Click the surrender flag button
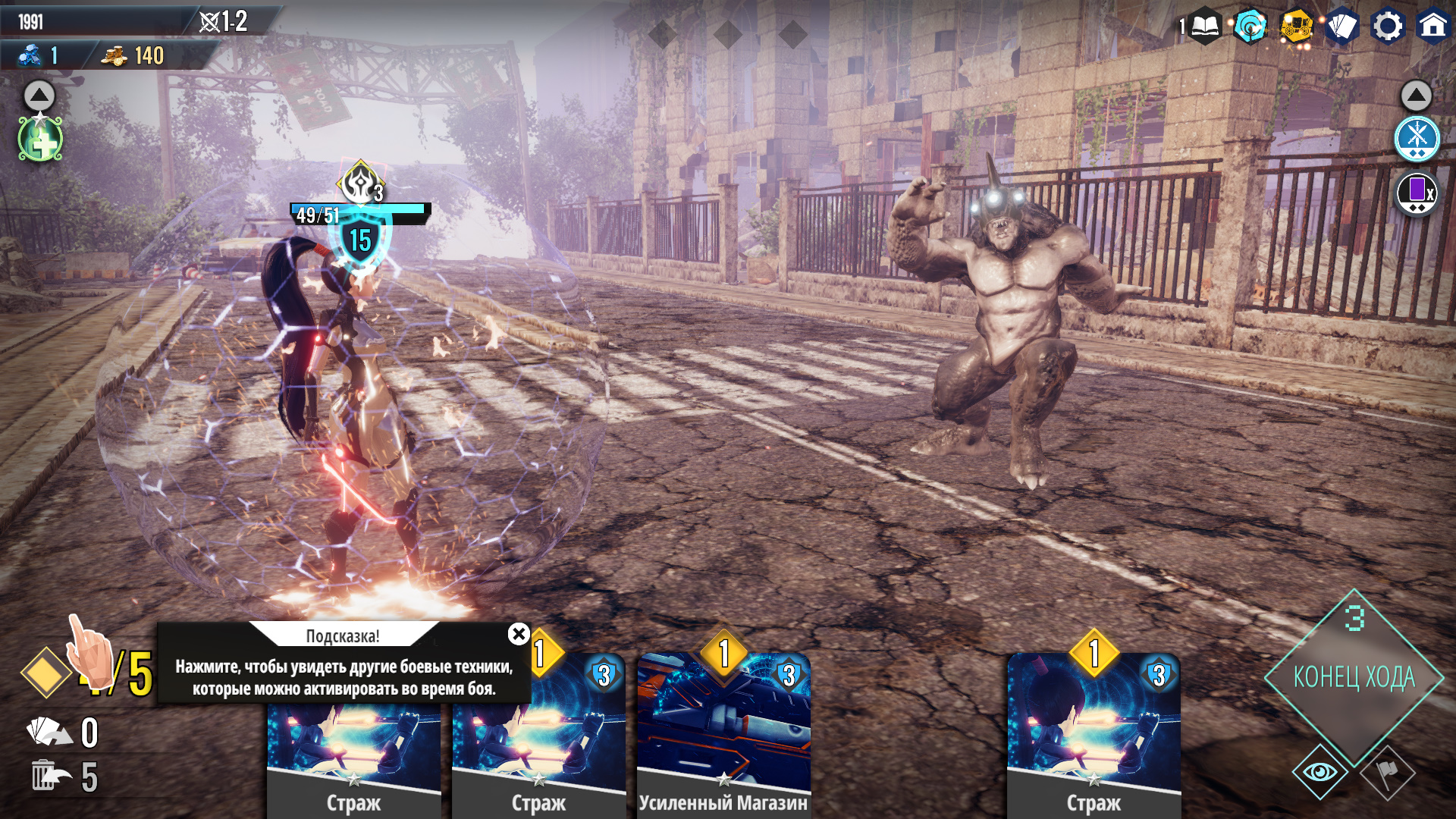The height and width of the screenshot is (819, 1456). tap(1387, 773)
